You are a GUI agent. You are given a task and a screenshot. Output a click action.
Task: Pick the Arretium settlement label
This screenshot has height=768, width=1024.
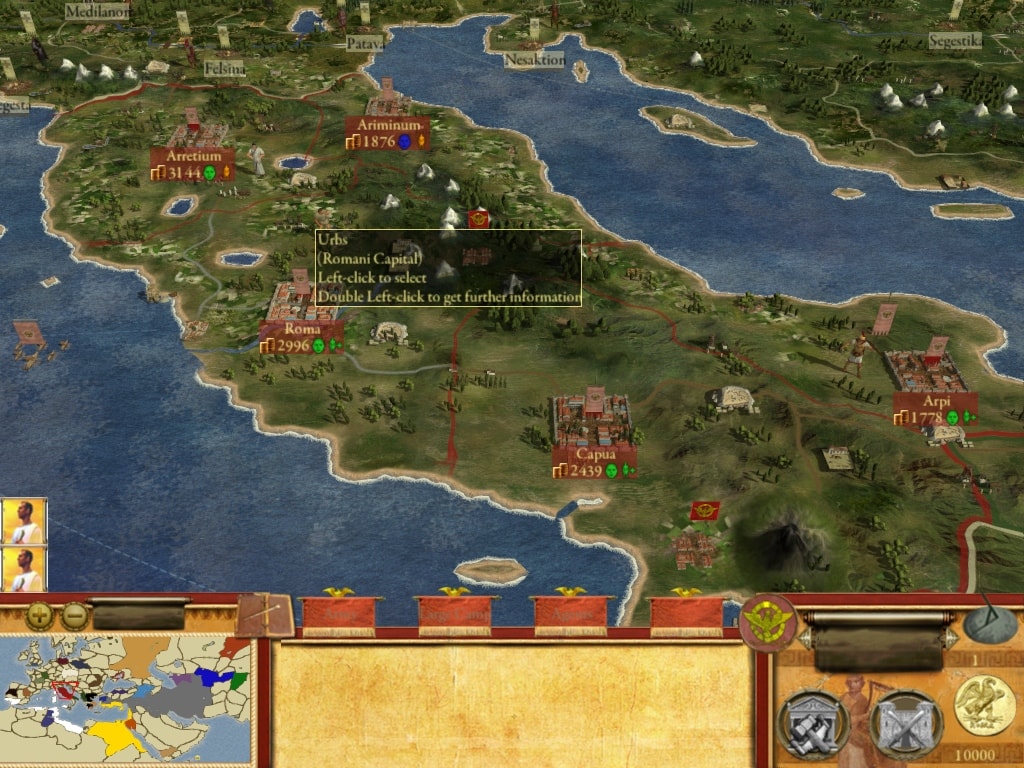pyautogui.click(x=193, y=165)
